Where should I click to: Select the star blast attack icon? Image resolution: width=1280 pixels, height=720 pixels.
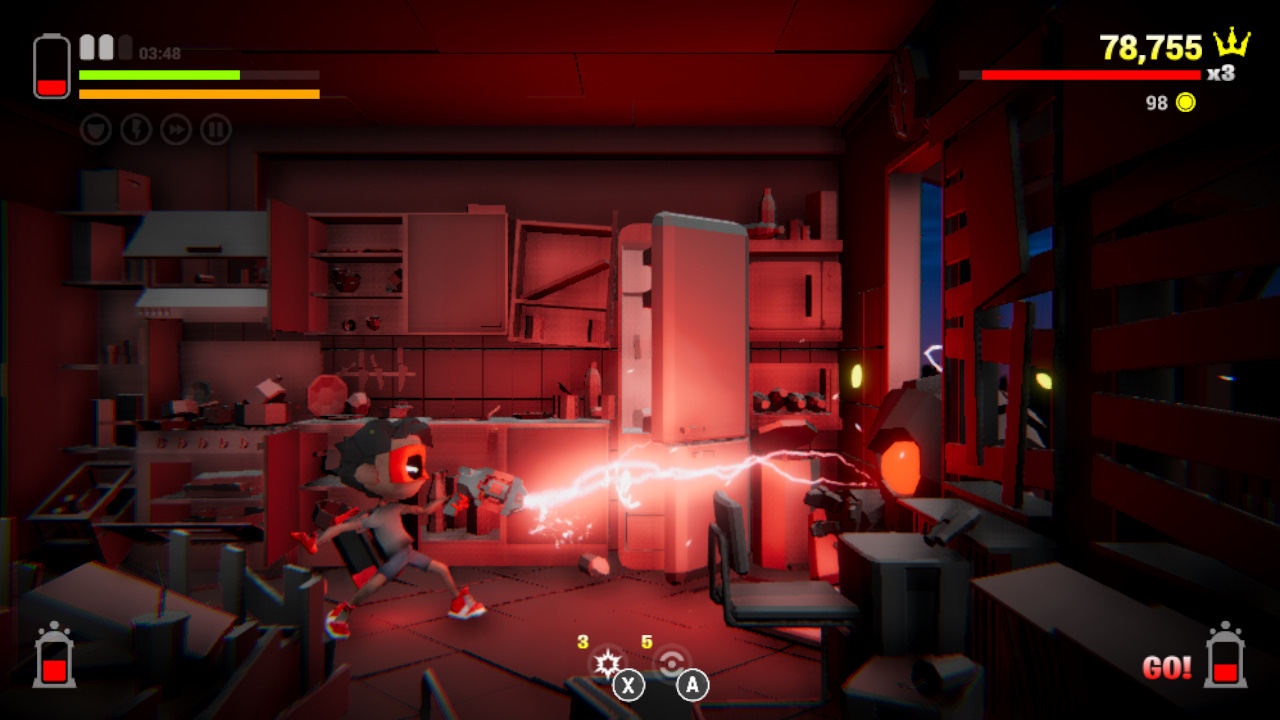click(608, 663)
